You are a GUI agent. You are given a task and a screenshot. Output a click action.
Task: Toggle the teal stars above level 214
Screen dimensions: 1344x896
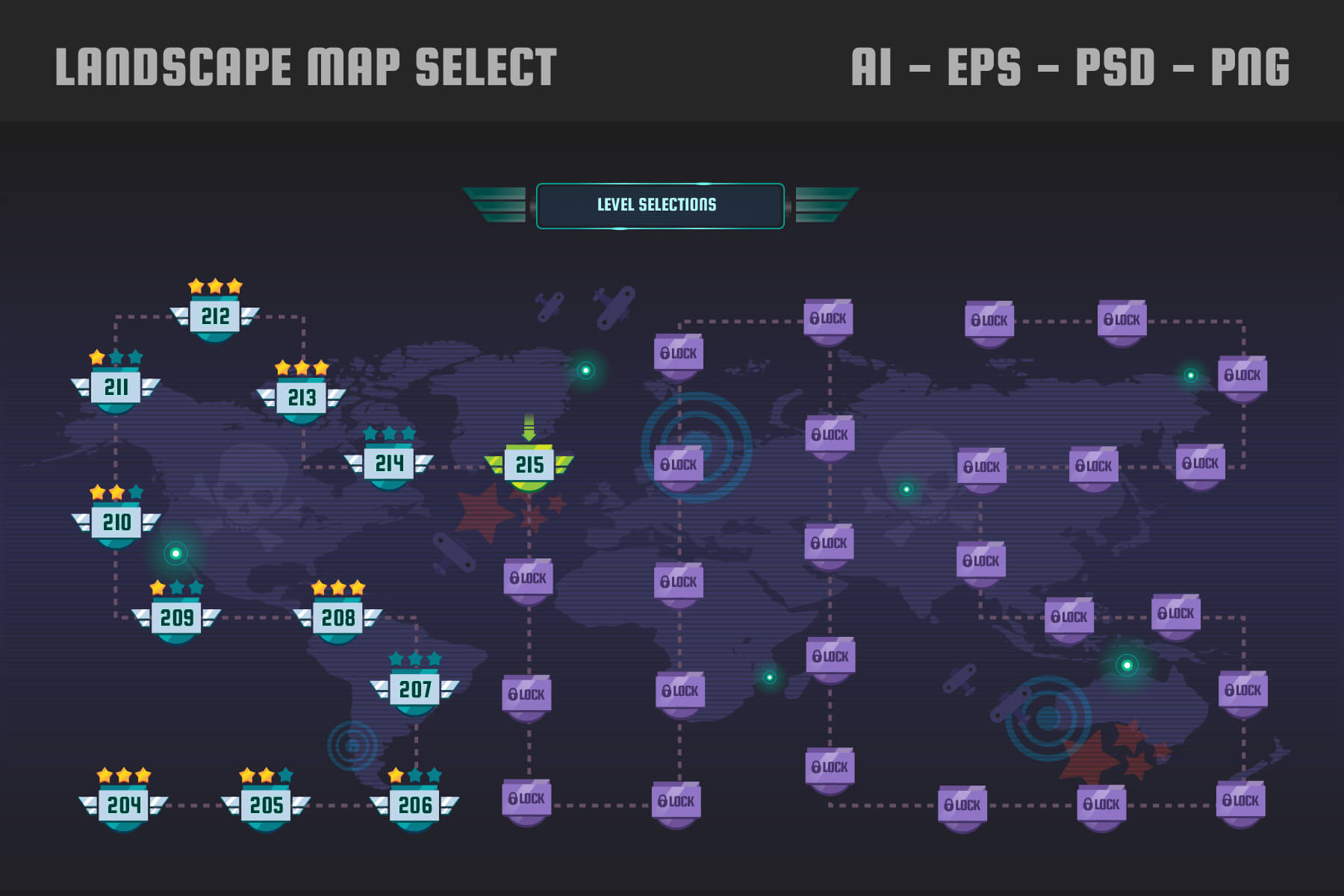click(x=391, y=432)
